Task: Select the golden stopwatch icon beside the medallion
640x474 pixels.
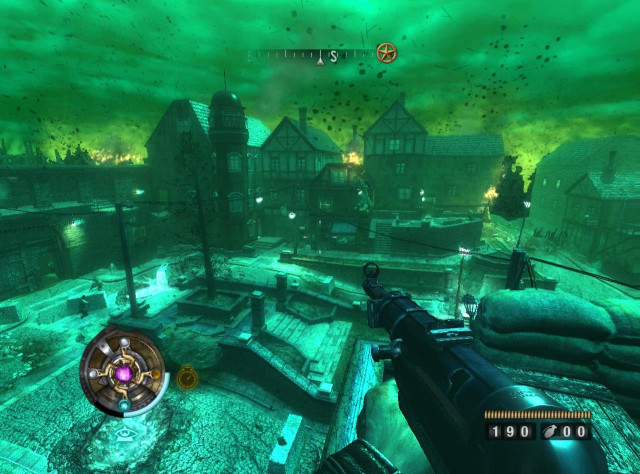Action: (187, 378)
